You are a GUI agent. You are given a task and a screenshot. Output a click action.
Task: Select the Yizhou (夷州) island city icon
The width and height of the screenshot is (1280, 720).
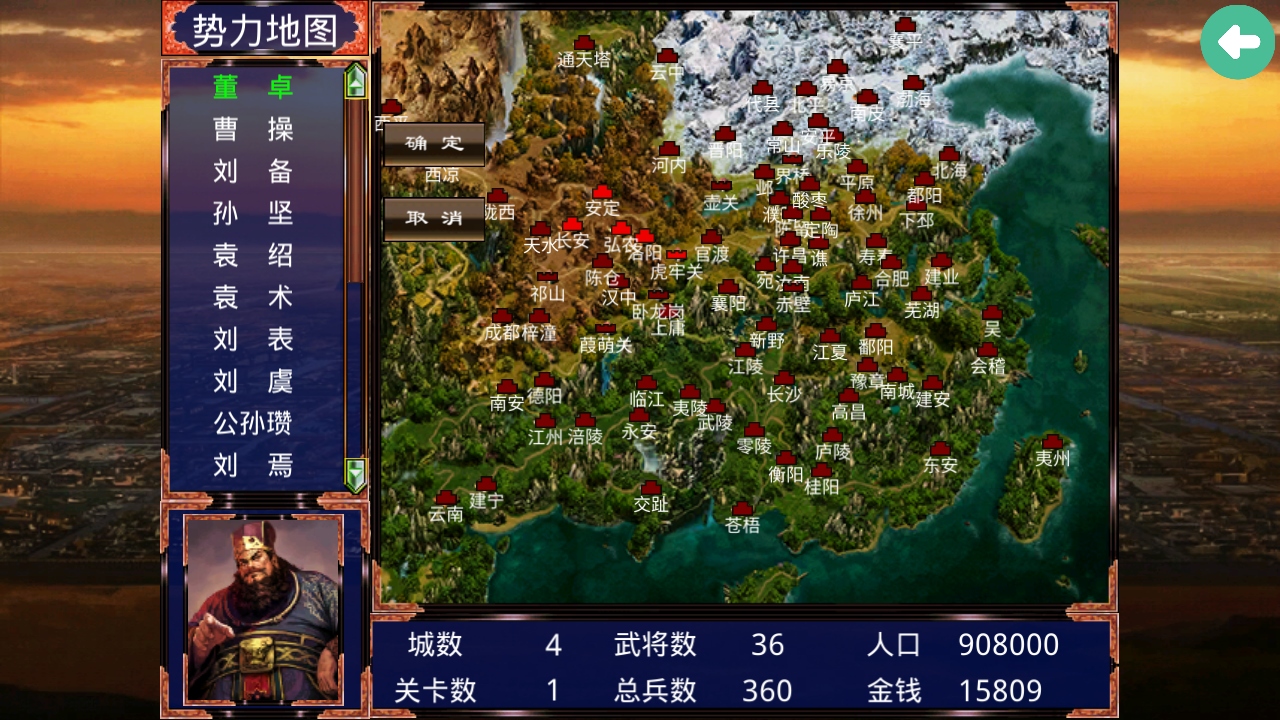click(x=1050, y=443)
